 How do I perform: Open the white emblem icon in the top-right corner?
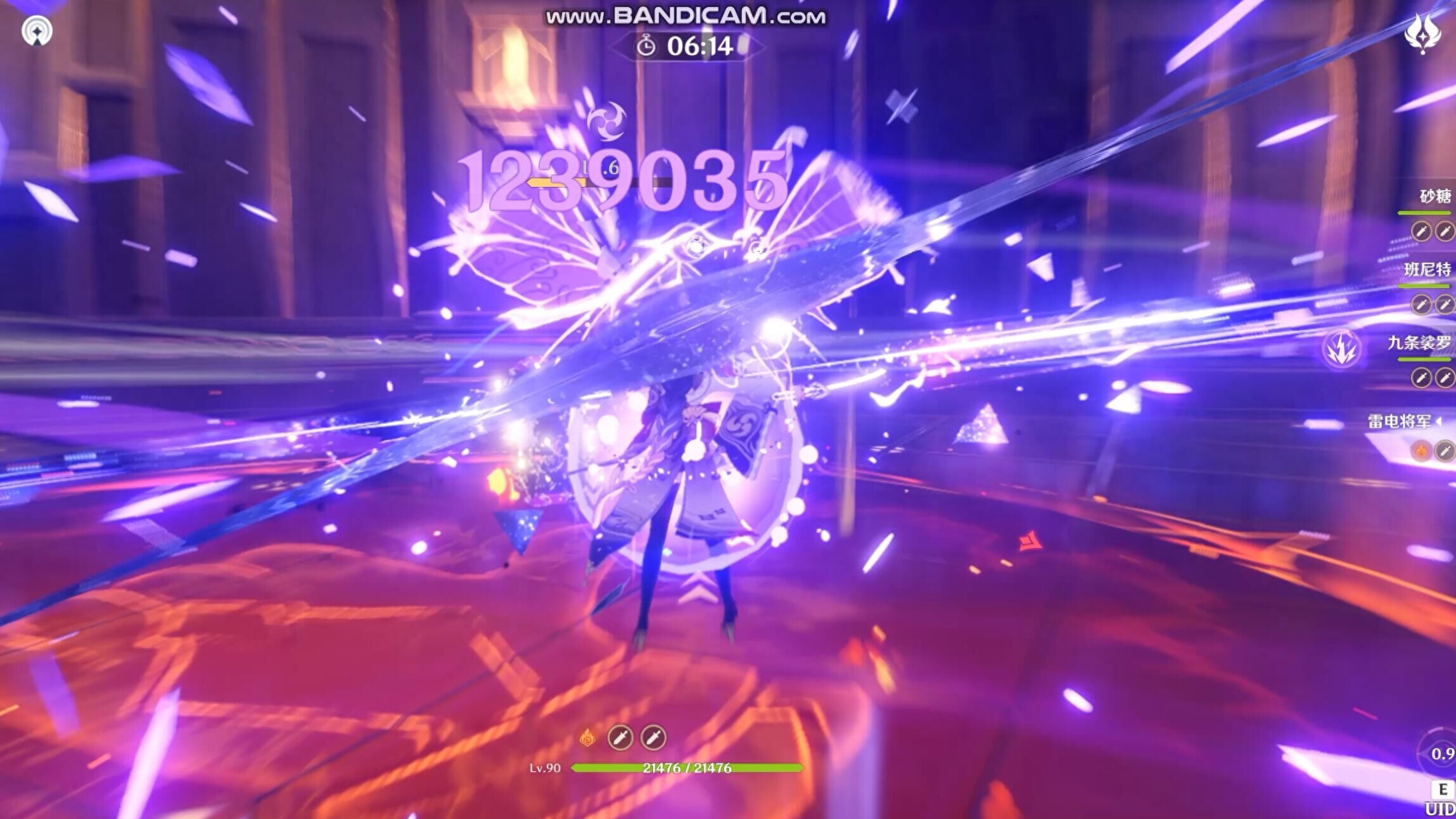(x=1422, y=33)
